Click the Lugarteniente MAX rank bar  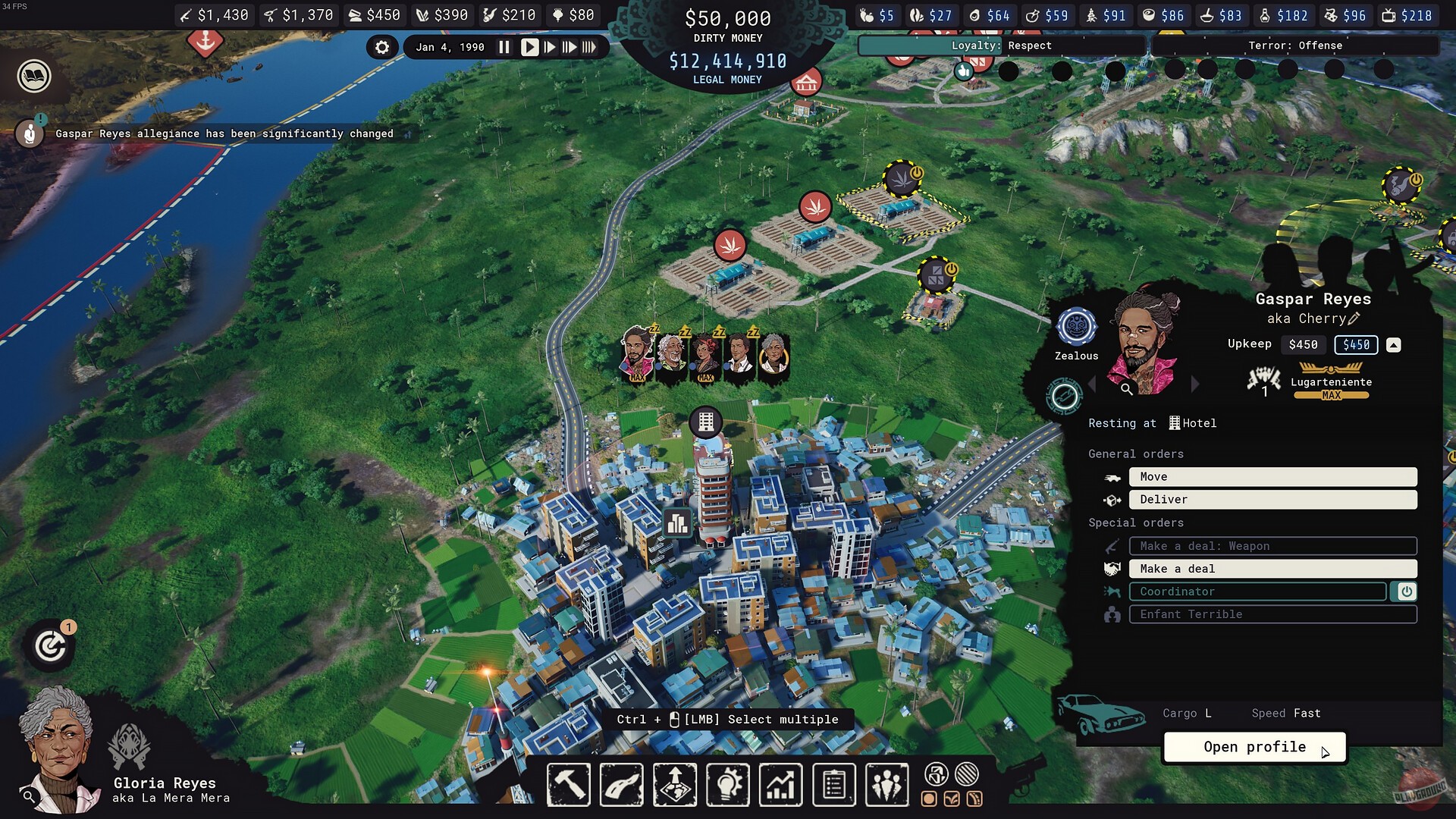point(1331,394)
